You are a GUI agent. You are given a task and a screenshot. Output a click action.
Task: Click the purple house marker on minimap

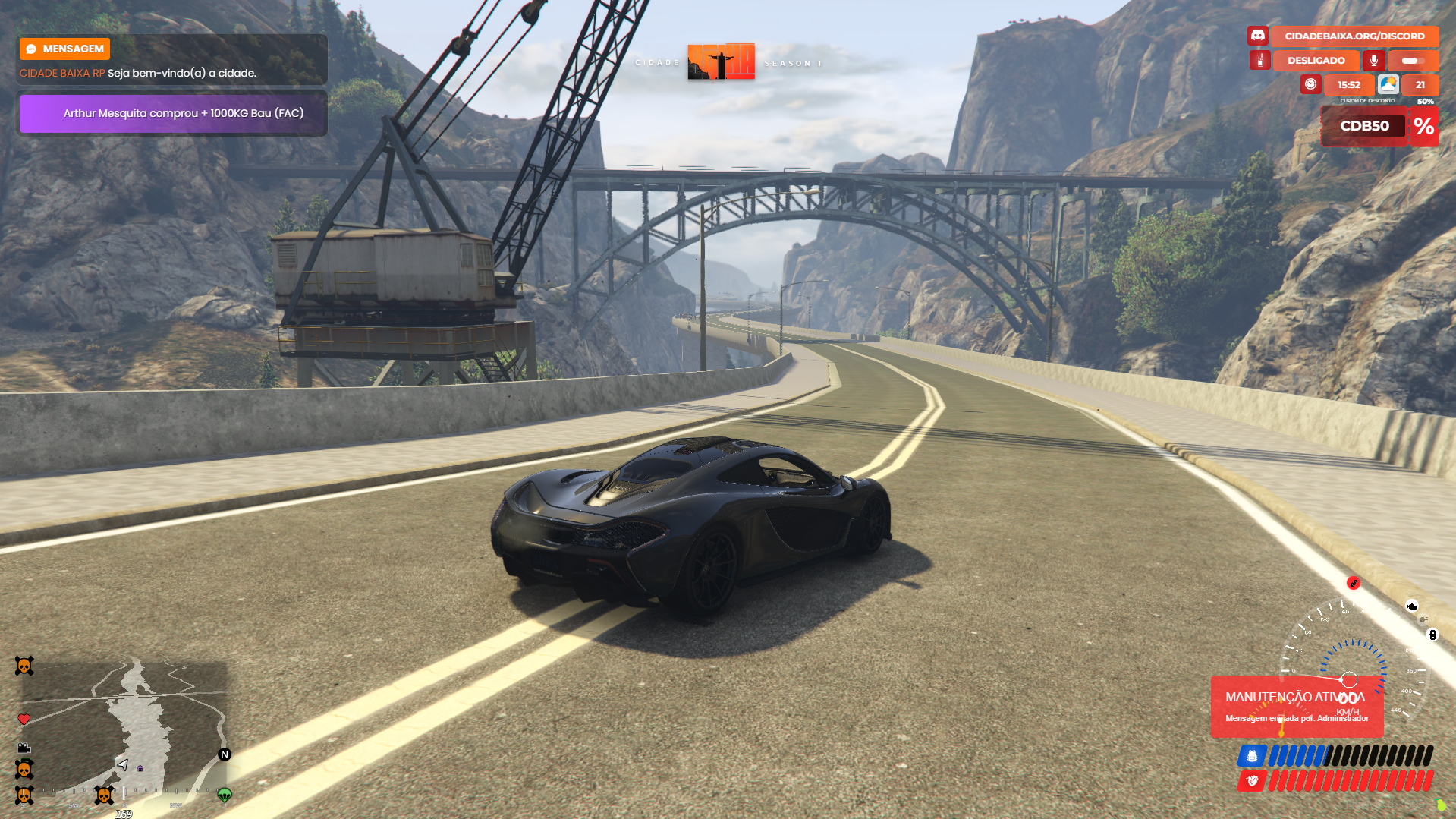click(140, 768)
